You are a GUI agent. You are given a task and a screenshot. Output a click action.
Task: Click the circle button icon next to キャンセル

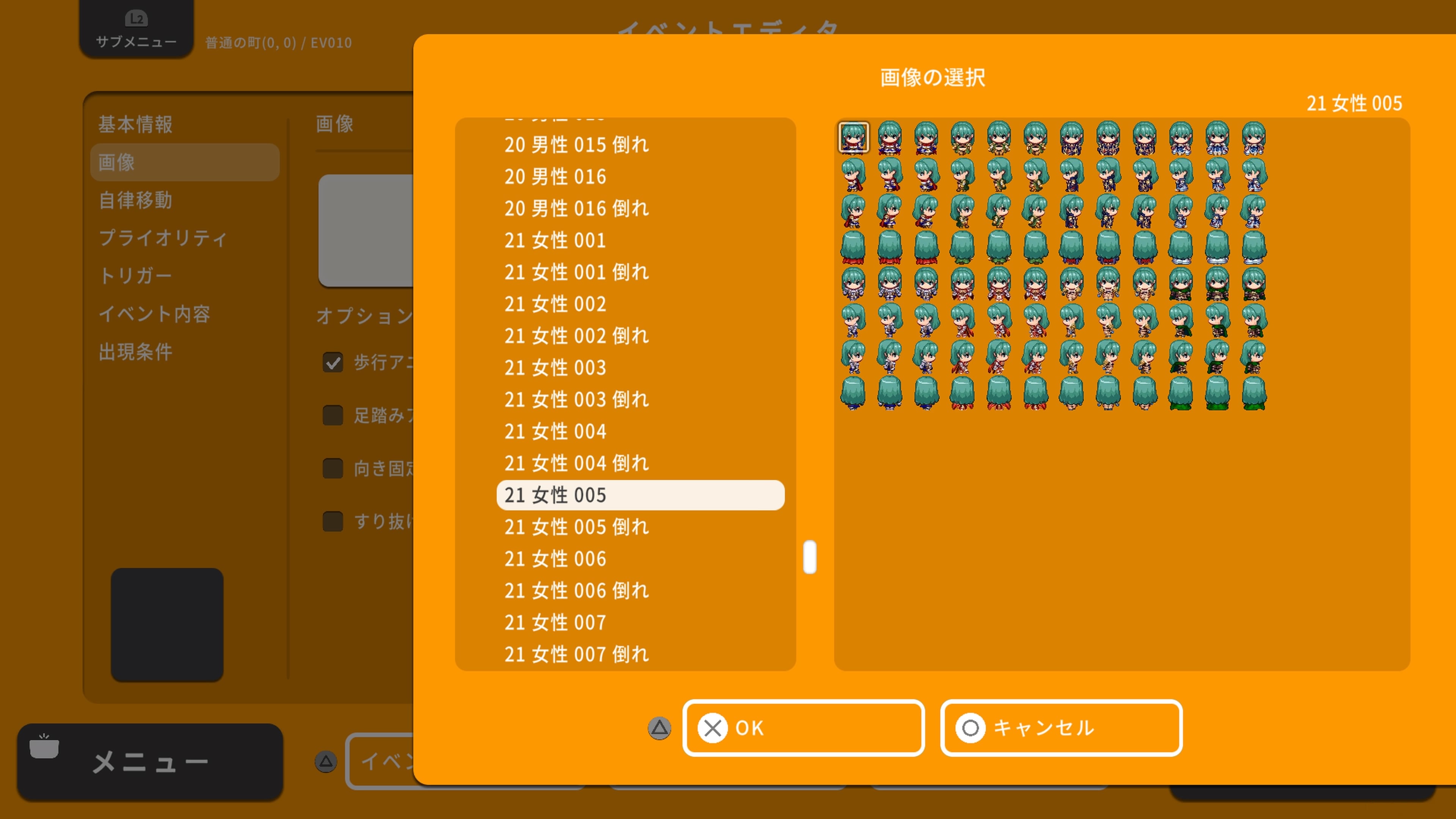point(971,728)
